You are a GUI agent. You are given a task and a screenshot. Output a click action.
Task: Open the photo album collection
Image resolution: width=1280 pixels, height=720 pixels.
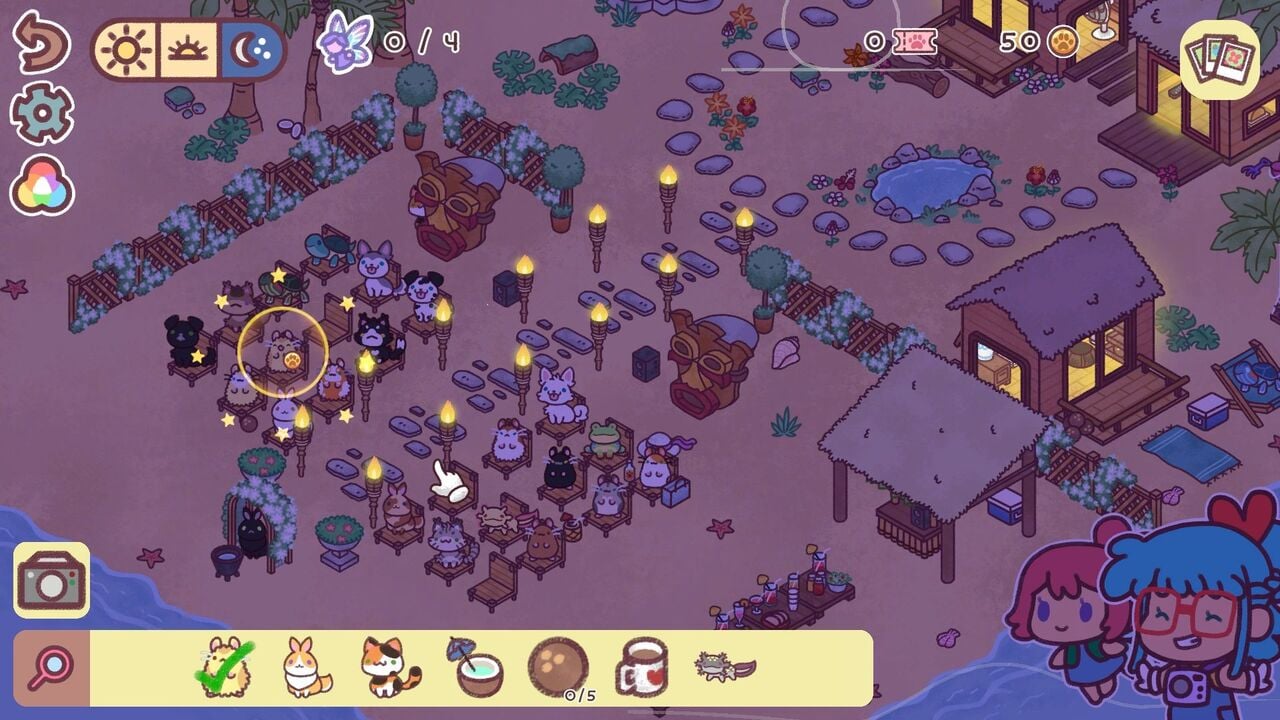tap(1219, 60)
